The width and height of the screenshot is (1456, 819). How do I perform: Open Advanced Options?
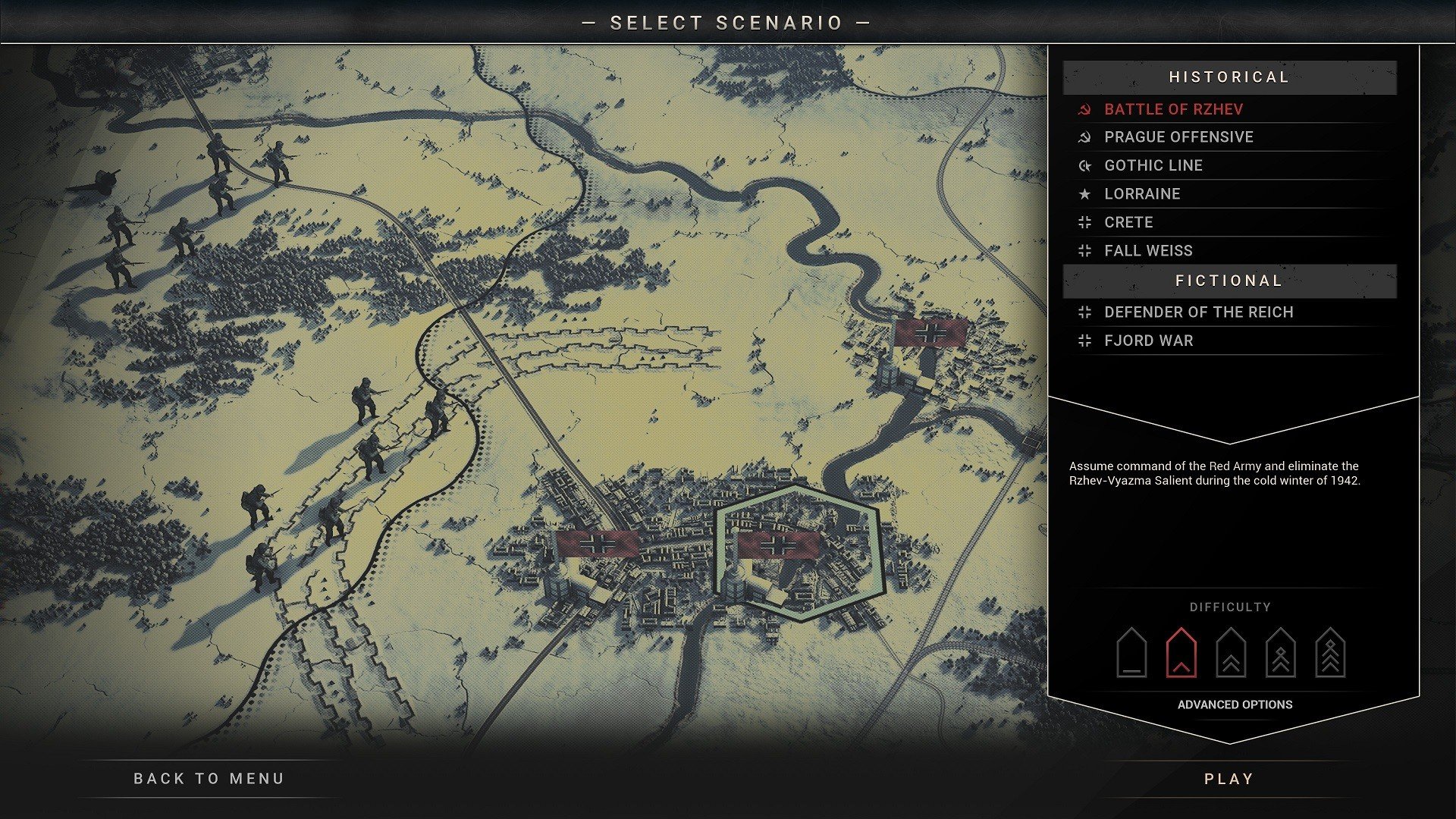tap(1235, 704)
